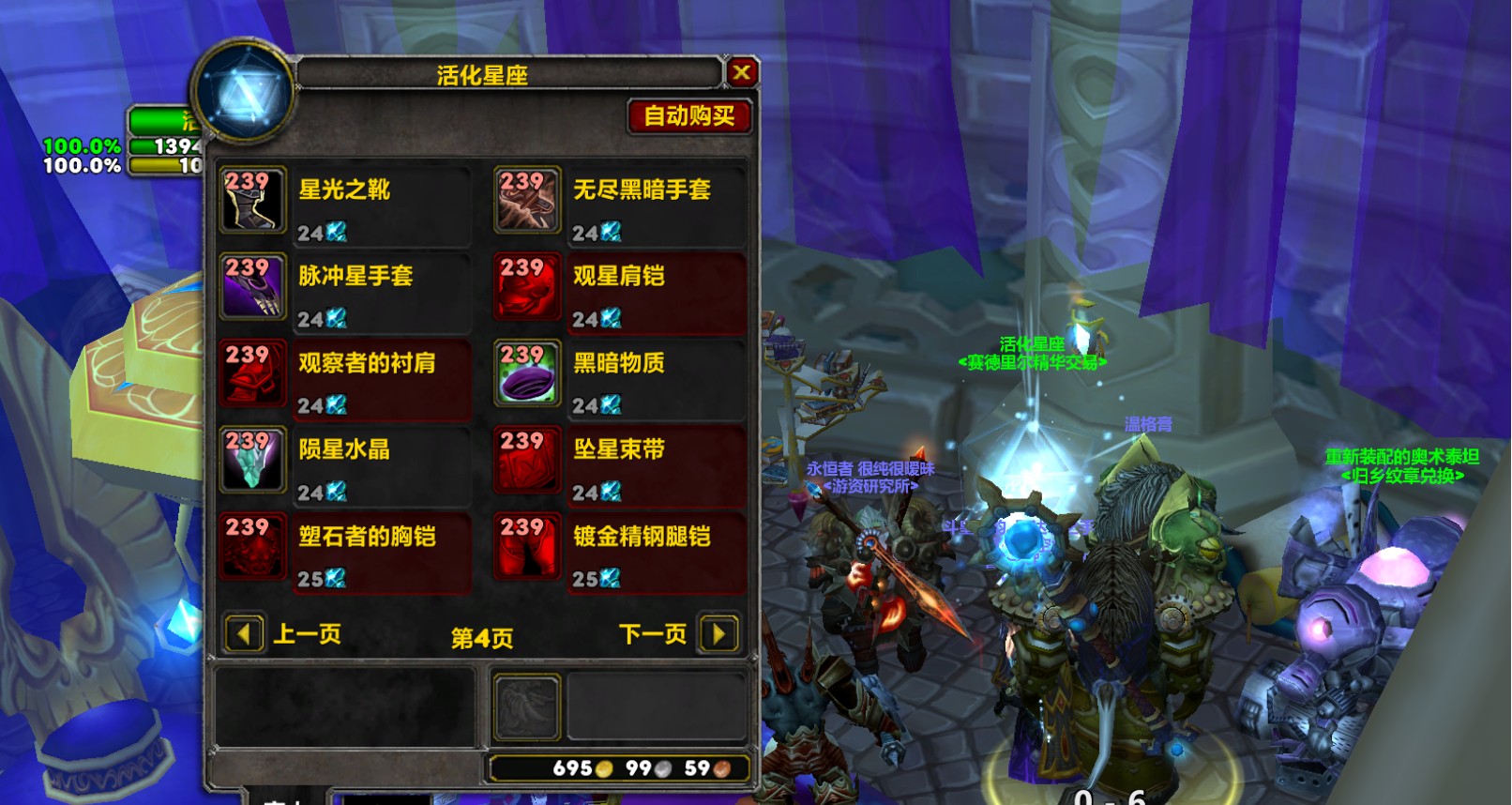Go to previous page with 上一页 arrow
This screenshot has width=1512, height=805.
click(x=244, y=634)
